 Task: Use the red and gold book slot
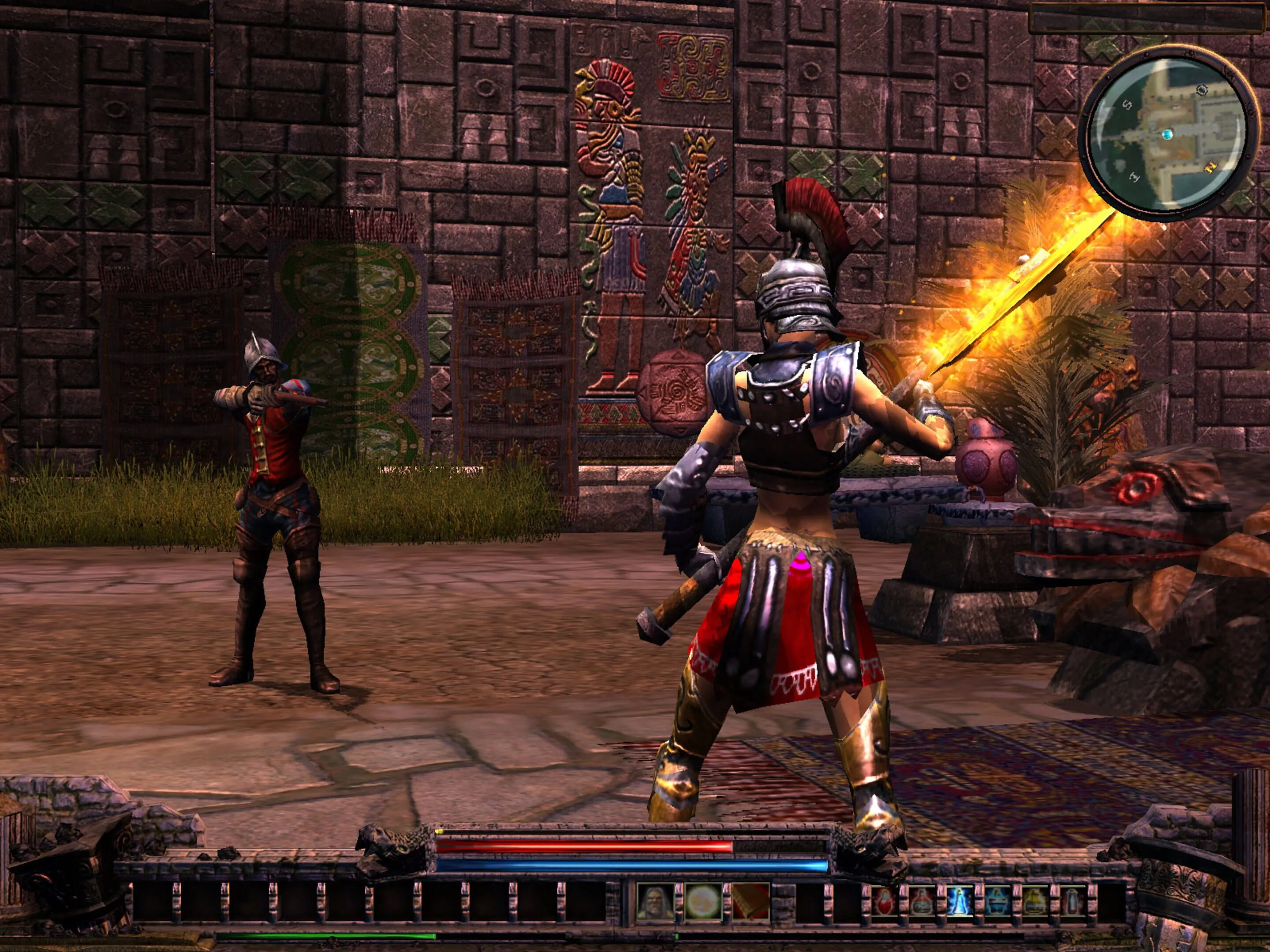(751, 903)
